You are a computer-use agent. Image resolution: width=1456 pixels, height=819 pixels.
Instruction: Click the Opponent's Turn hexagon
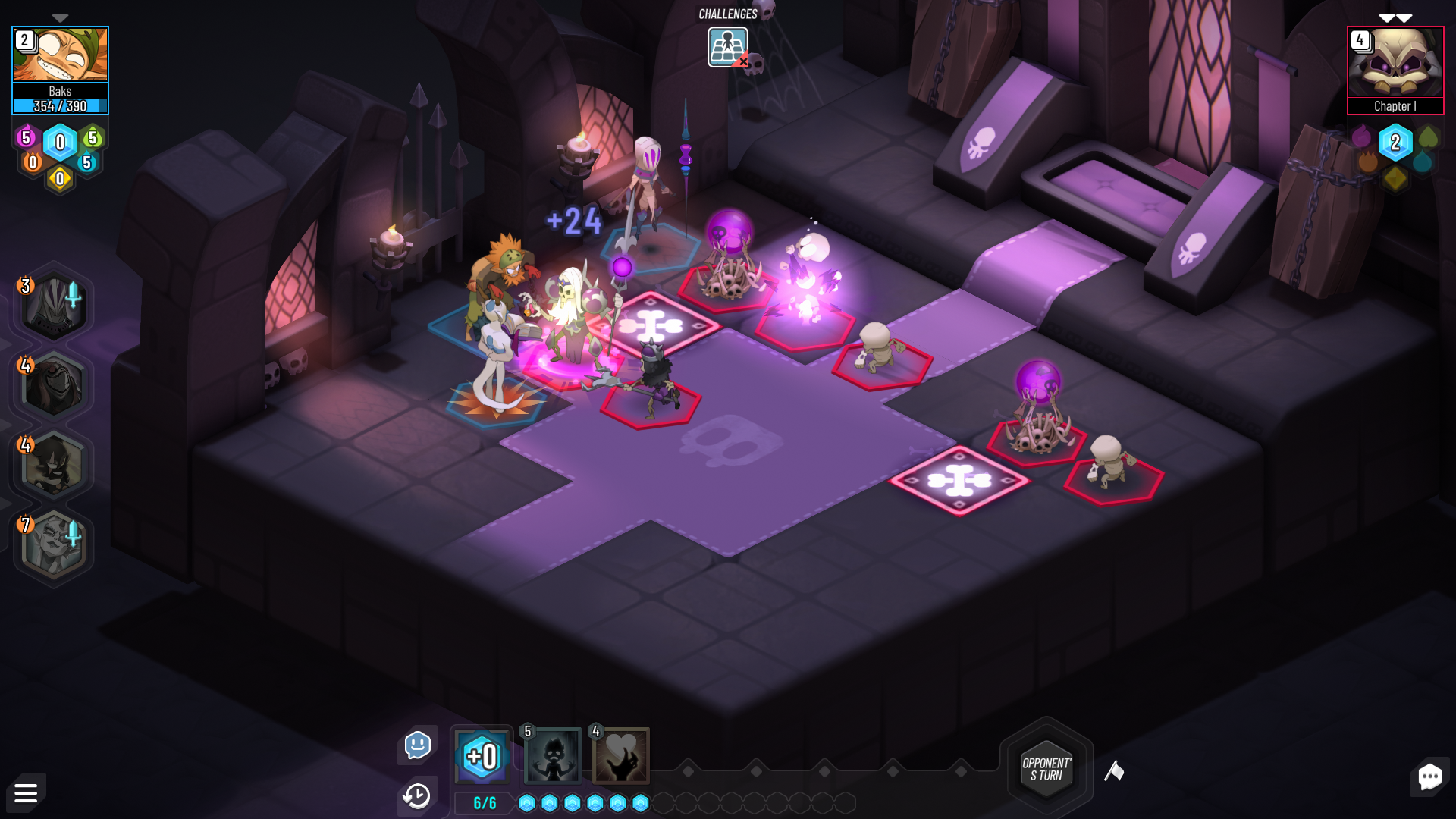[x=1047, y=770]
